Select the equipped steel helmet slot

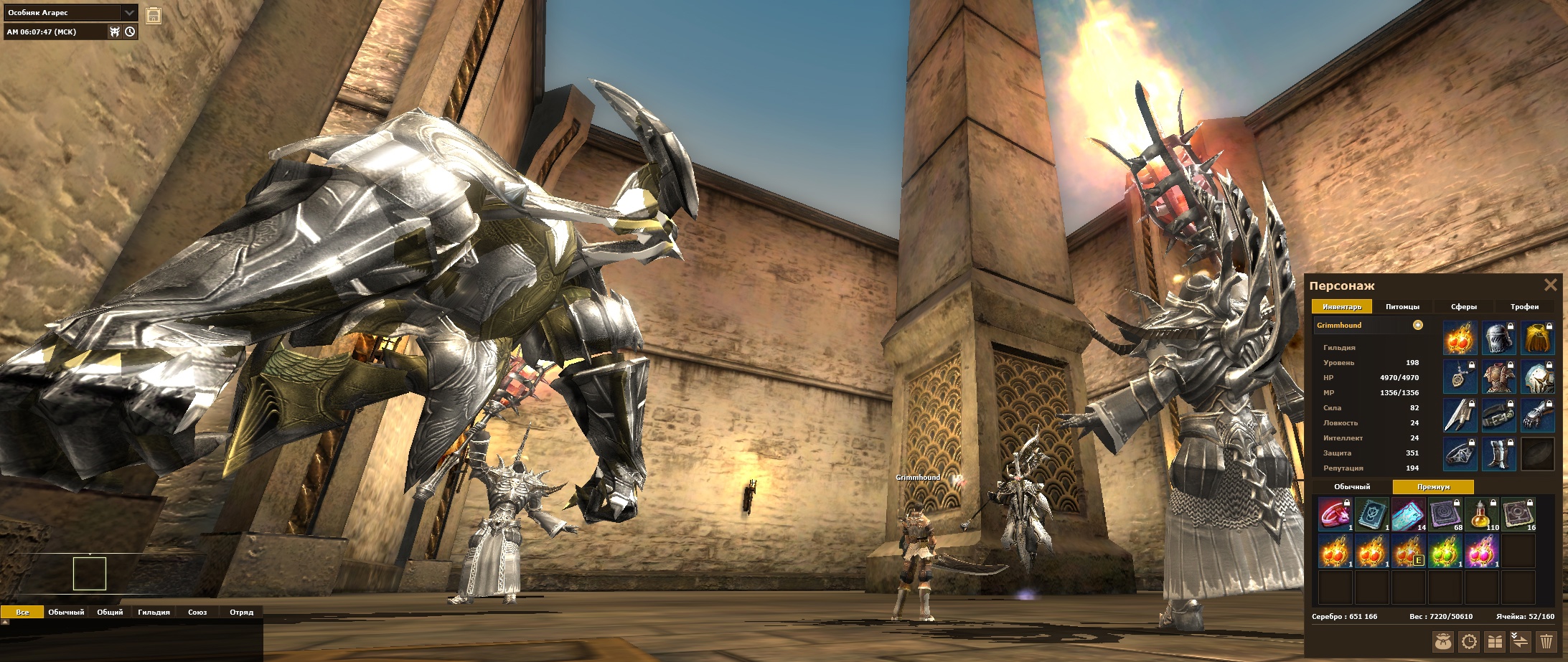(1499, 338)
